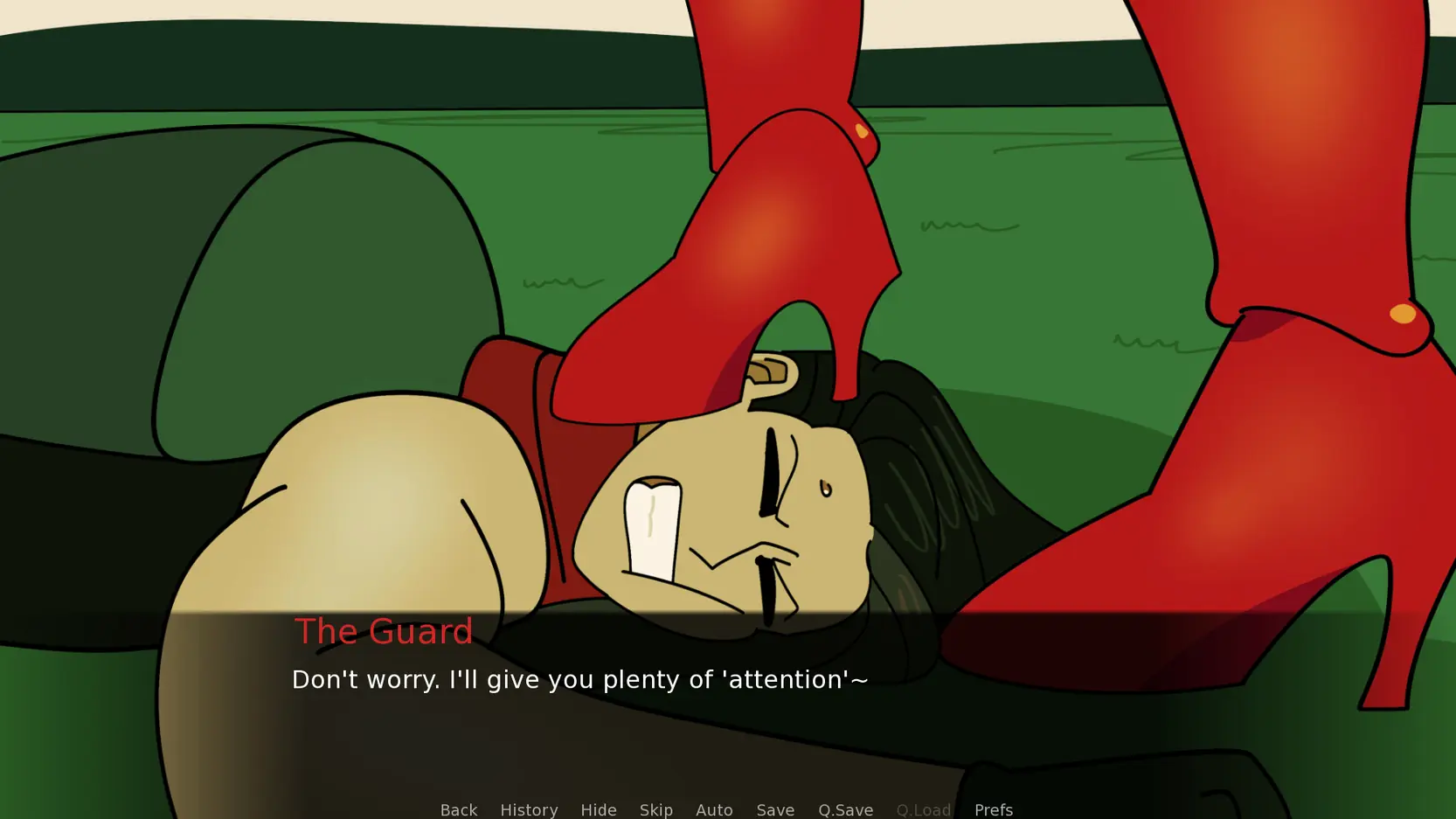Go back with the Back button
The image size is (1456, 819).
click(x=458, y=809)
